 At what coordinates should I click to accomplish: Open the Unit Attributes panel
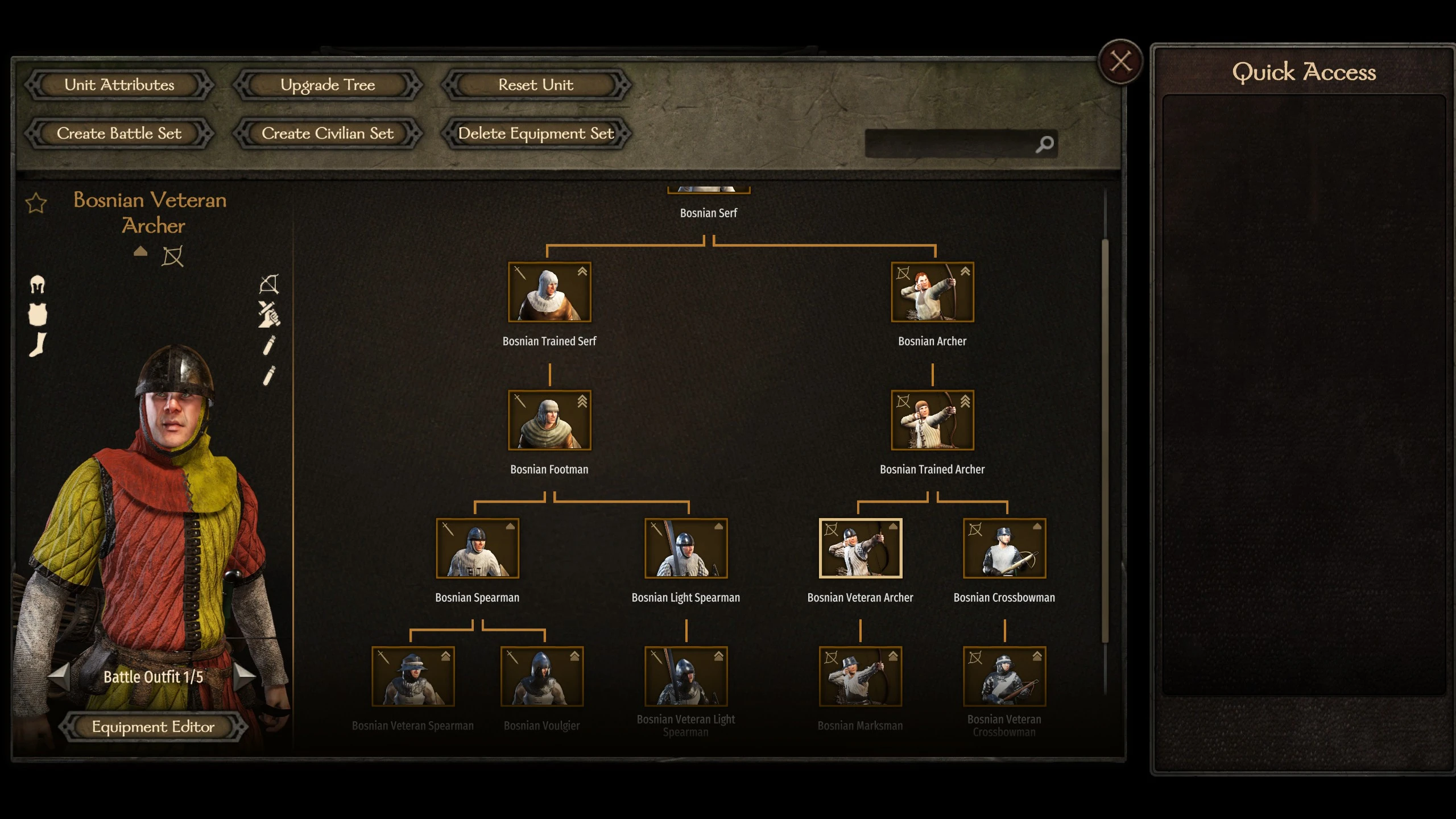click(x=119, y=85)
